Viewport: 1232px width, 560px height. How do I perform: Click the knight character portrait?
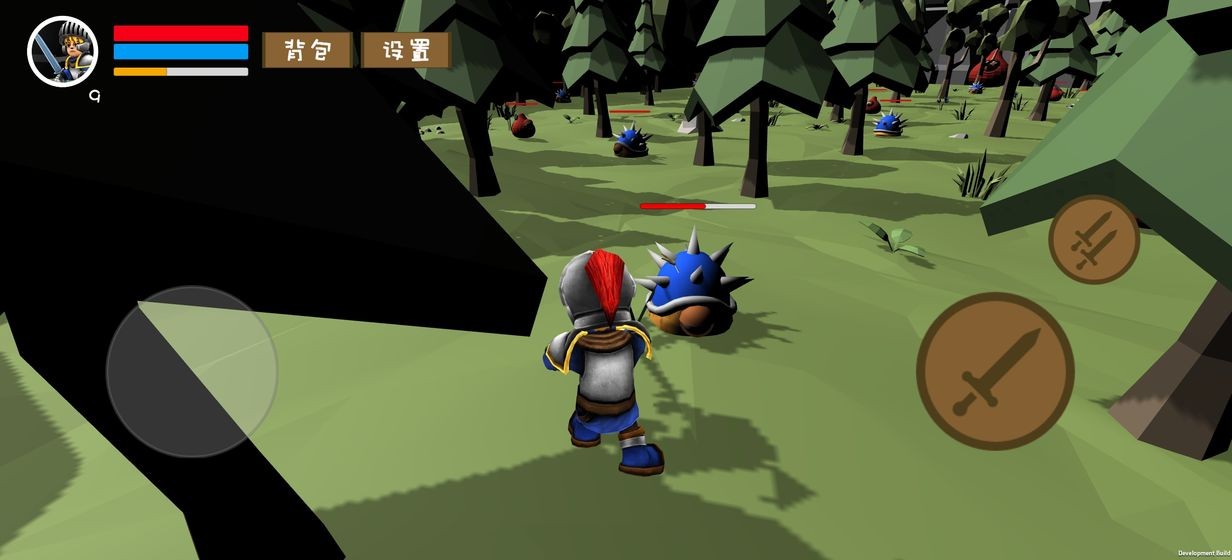click(62, 51)
